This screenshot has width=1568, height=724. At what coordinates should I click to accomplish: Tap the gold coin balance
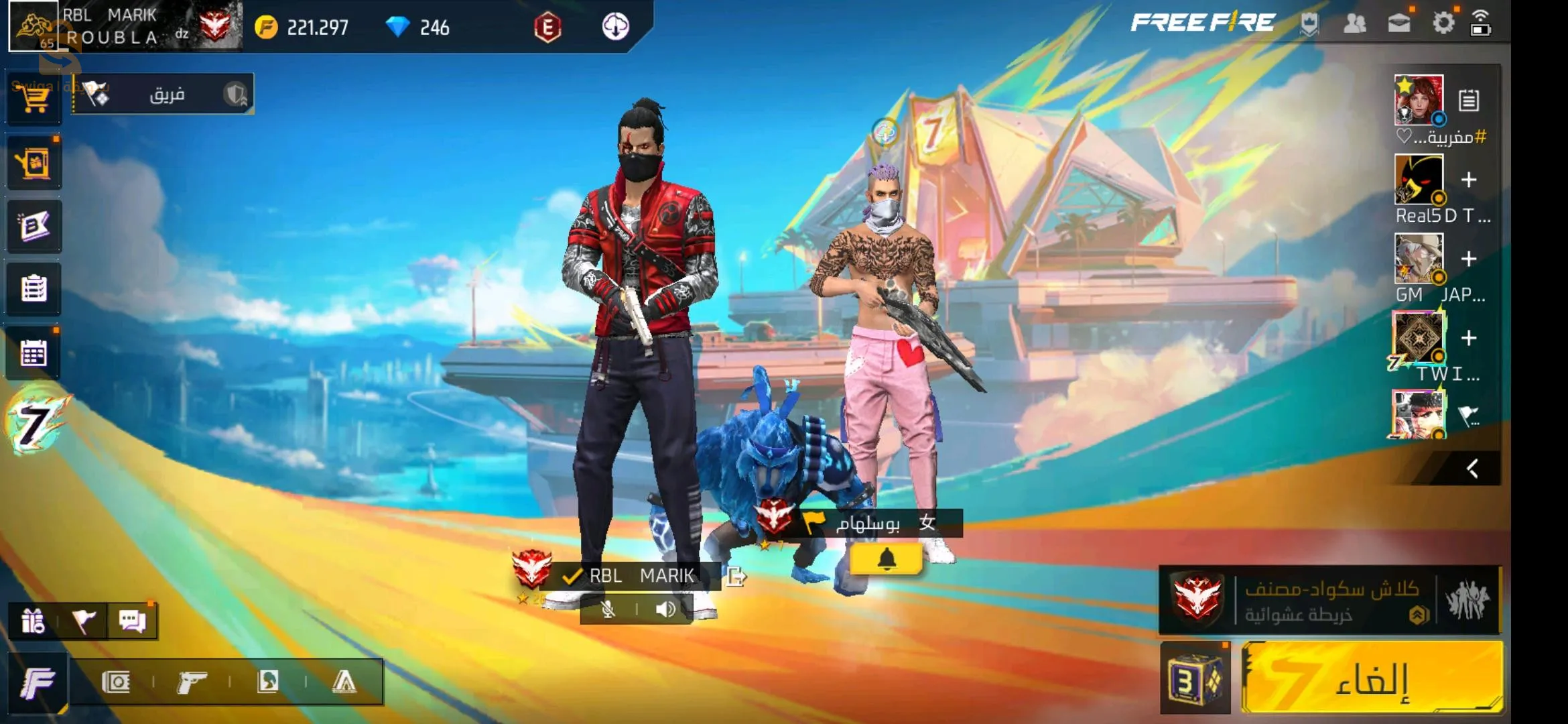(x=302, y=27)
